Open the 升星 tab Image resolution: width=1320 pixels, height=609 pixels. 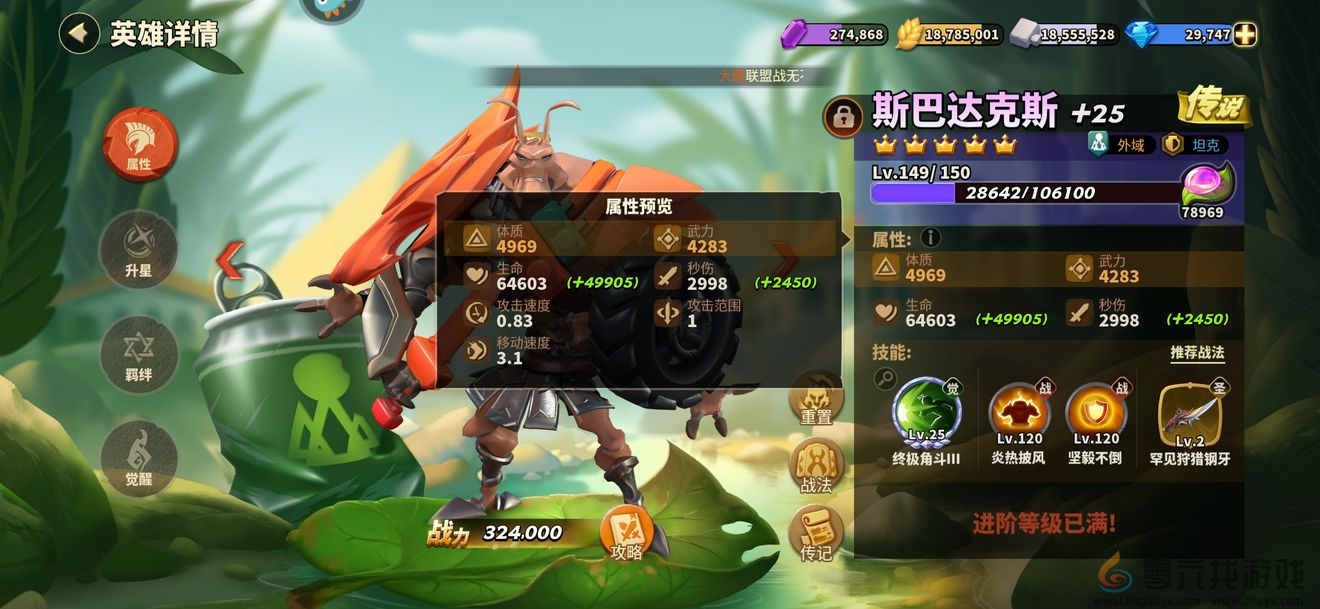pyautogui.click(x=139, y=249)
